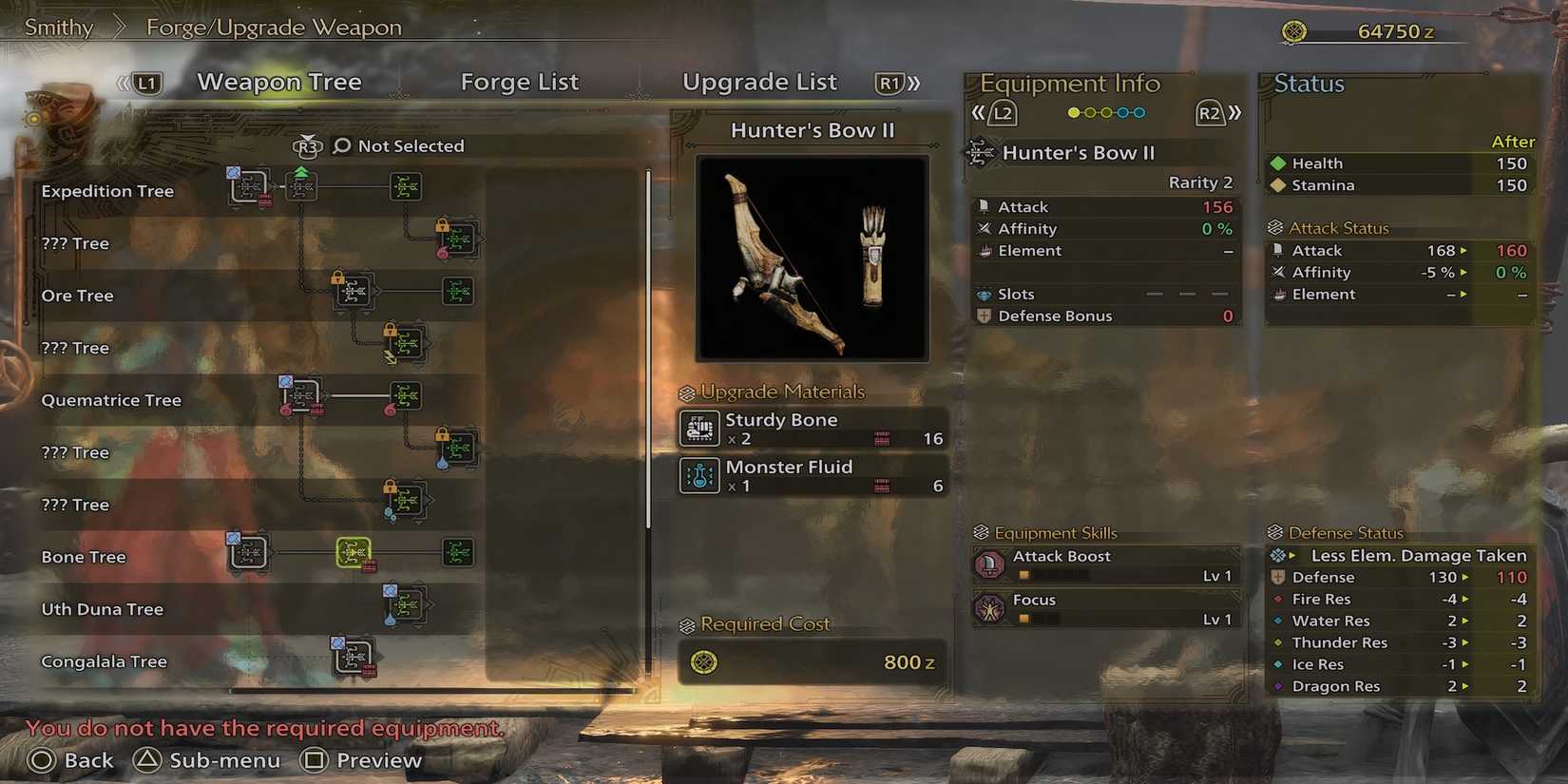The image size is (1568, 784).
Task: Toggle the upgrade-ready marker on Expedition Tree weapon
Action: (301, 174)
